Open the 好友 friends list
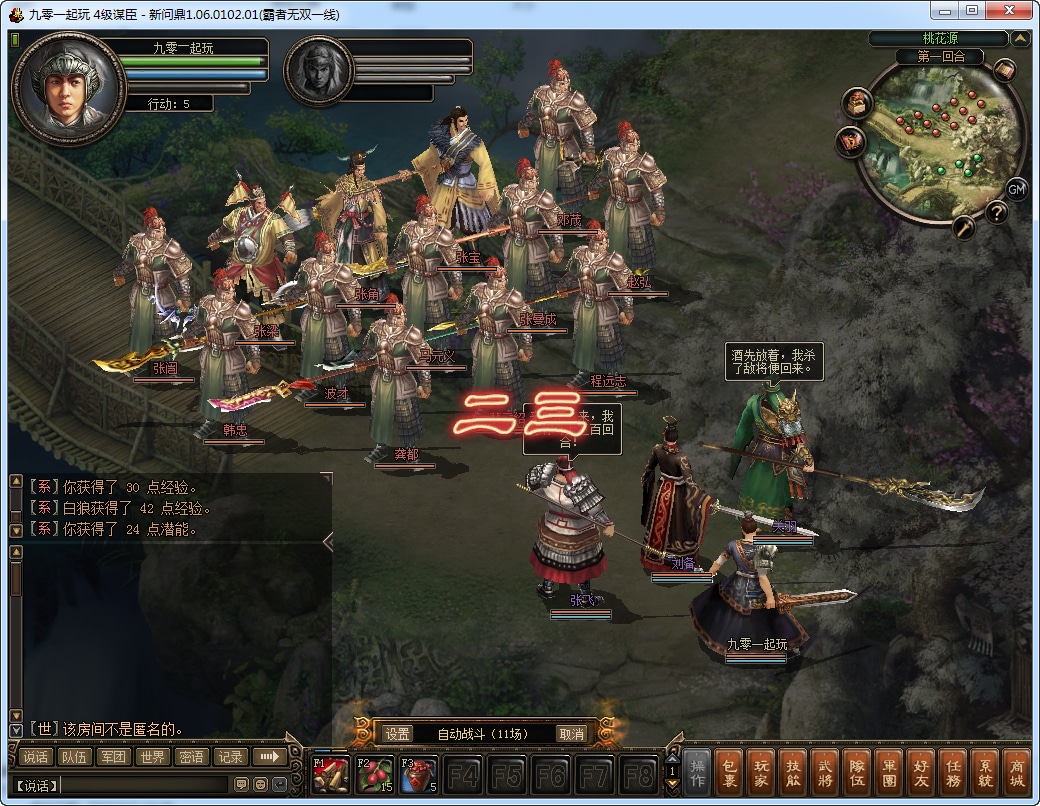The width and height of the screenshot is (1040, 806). pos(920,774)
